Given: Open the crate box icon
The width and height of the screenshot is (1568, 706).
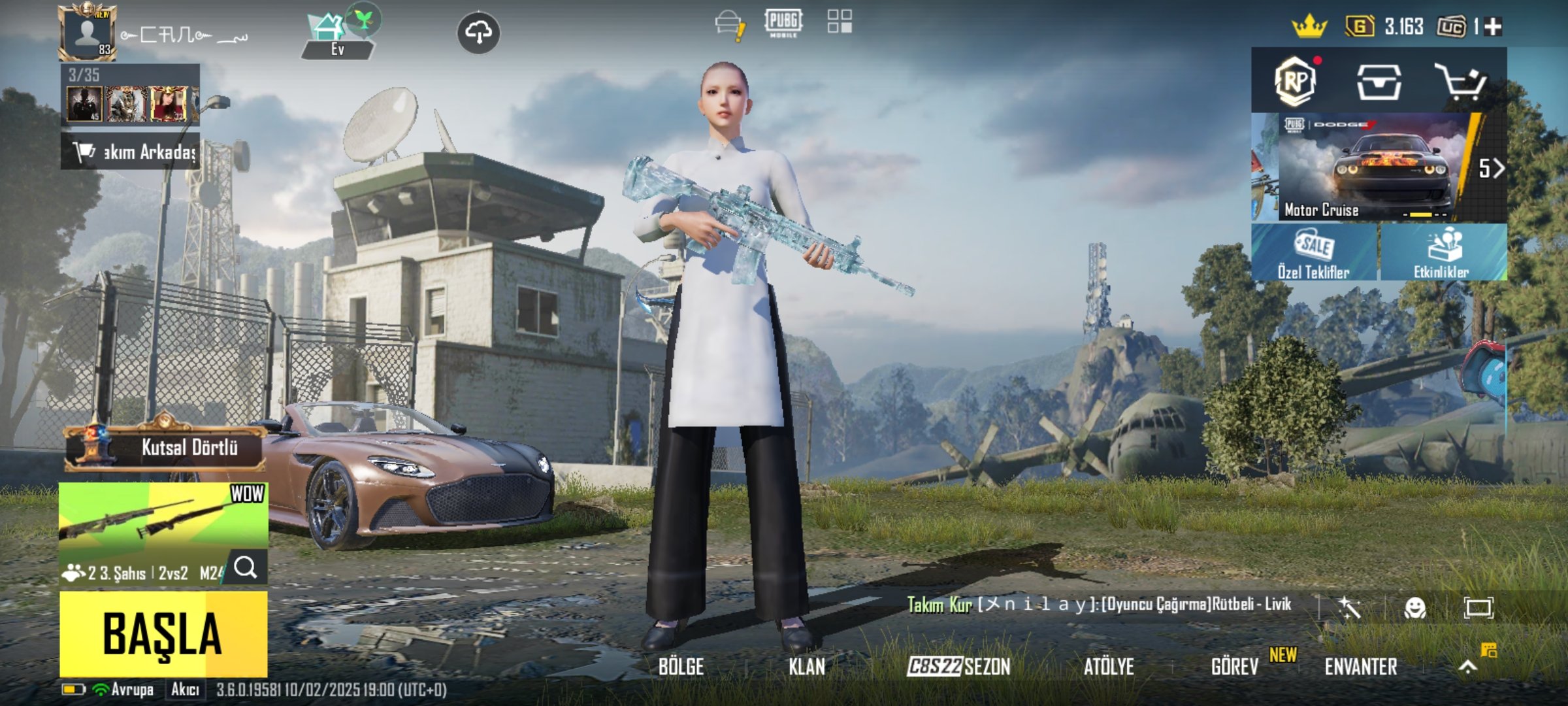Looking at the screenshot, I should pos(1379,82).
